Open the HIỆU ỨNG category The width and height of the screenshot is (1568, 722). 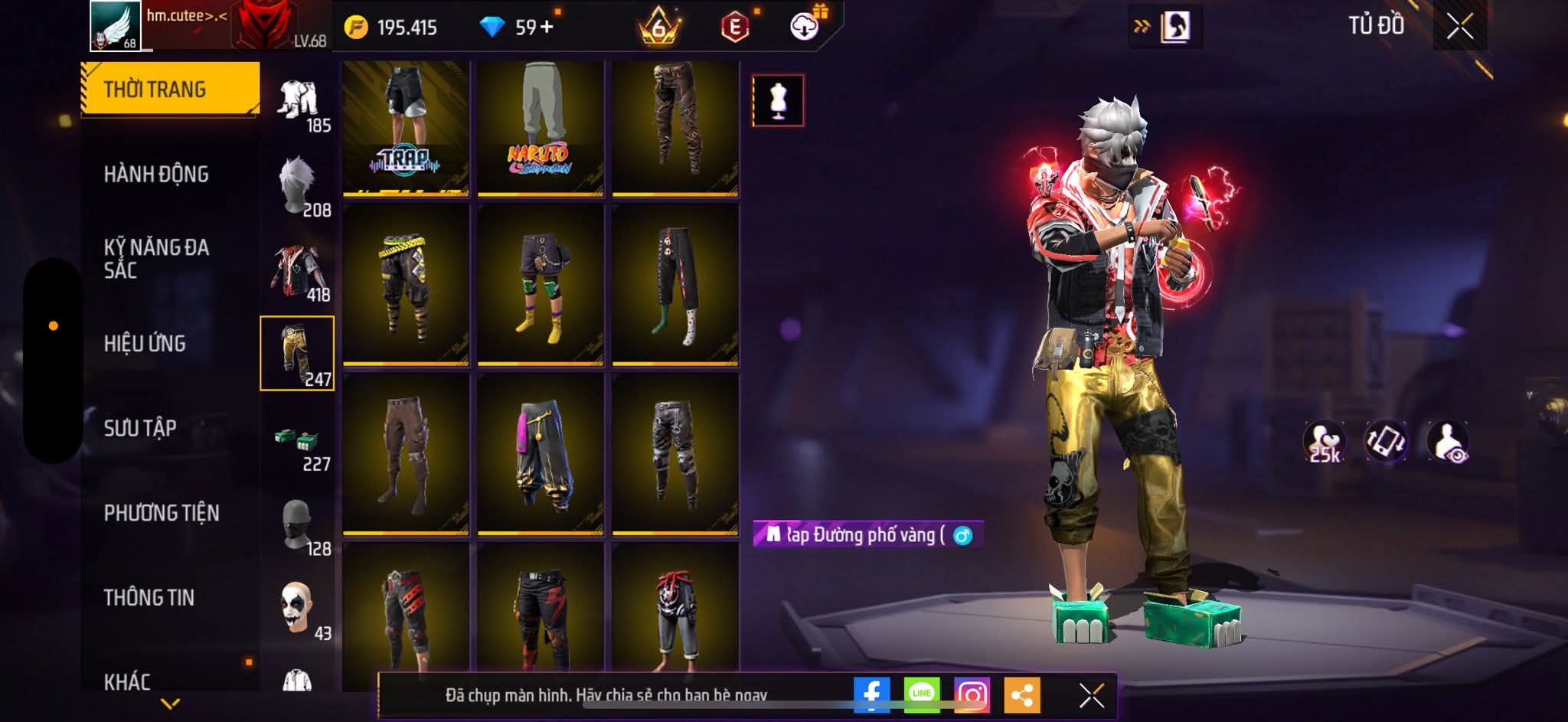[x=145, y=344]
